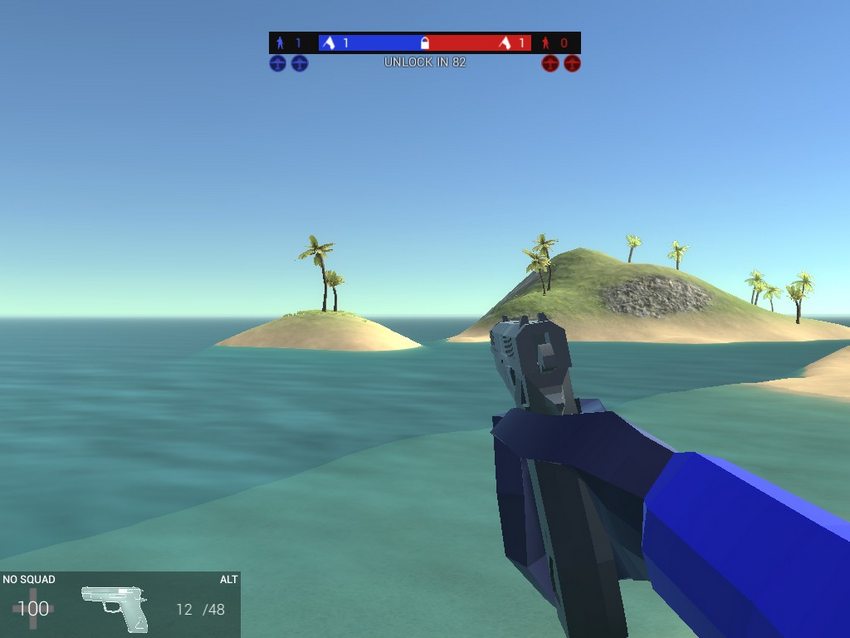
Task: Click the red team flag icon
Action: pyautogui.click(x=505, y=43)
